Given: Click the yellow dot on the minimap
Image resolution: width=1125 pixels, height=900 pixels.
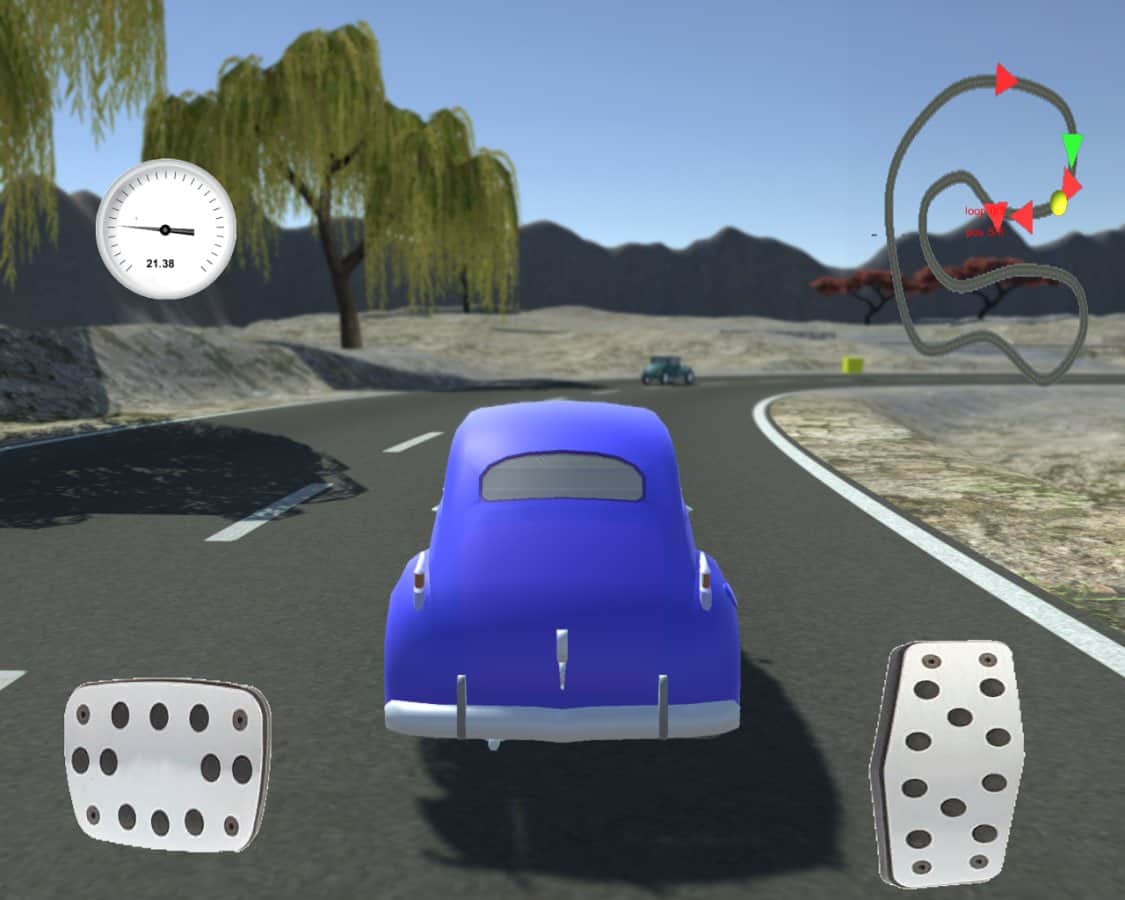Looking at the screenshot, I should point(1059,204).
